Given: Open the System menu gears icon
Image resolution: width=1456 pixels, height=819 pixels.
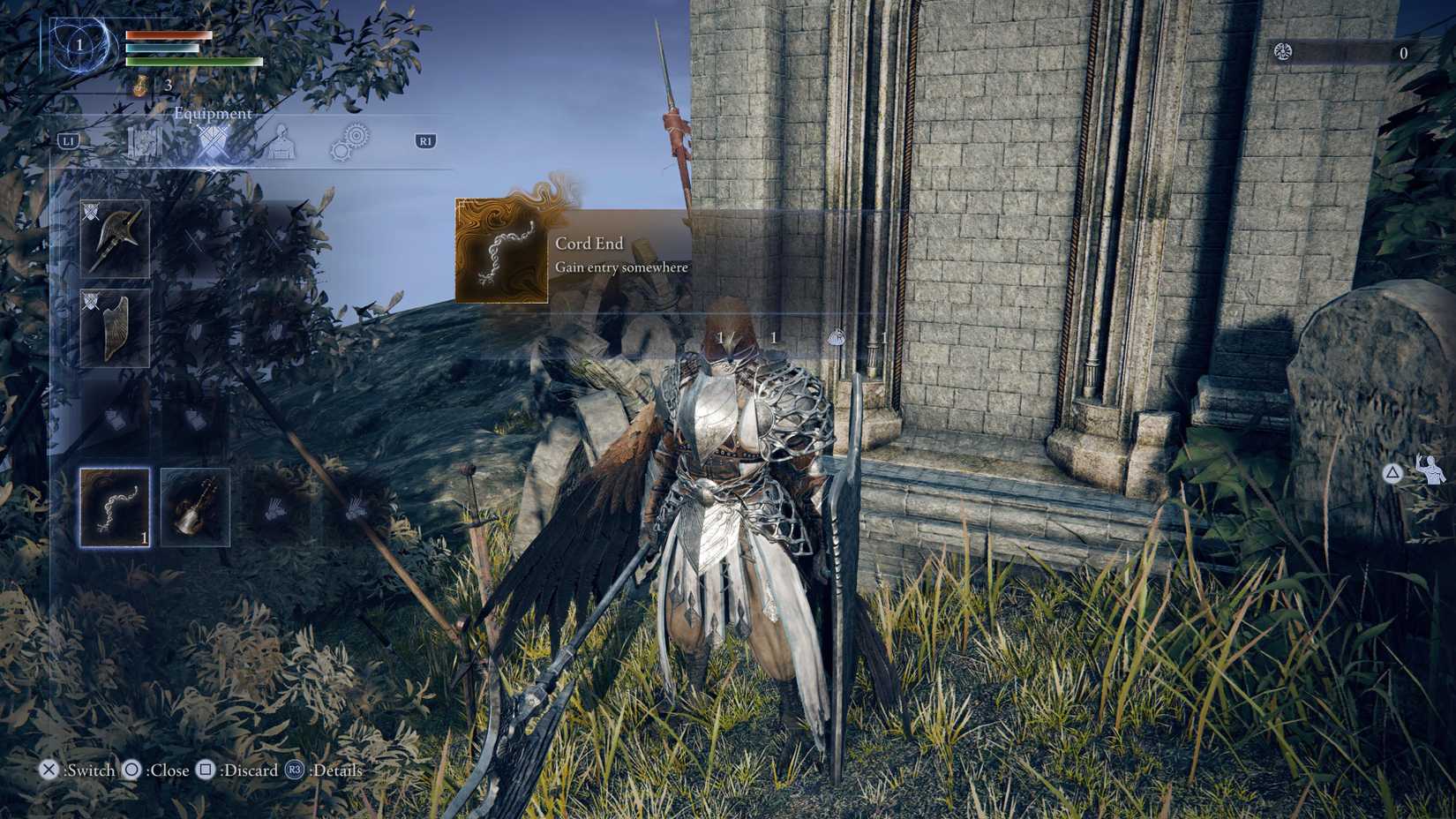Looking at the screenshot, I should coord(351,141).
